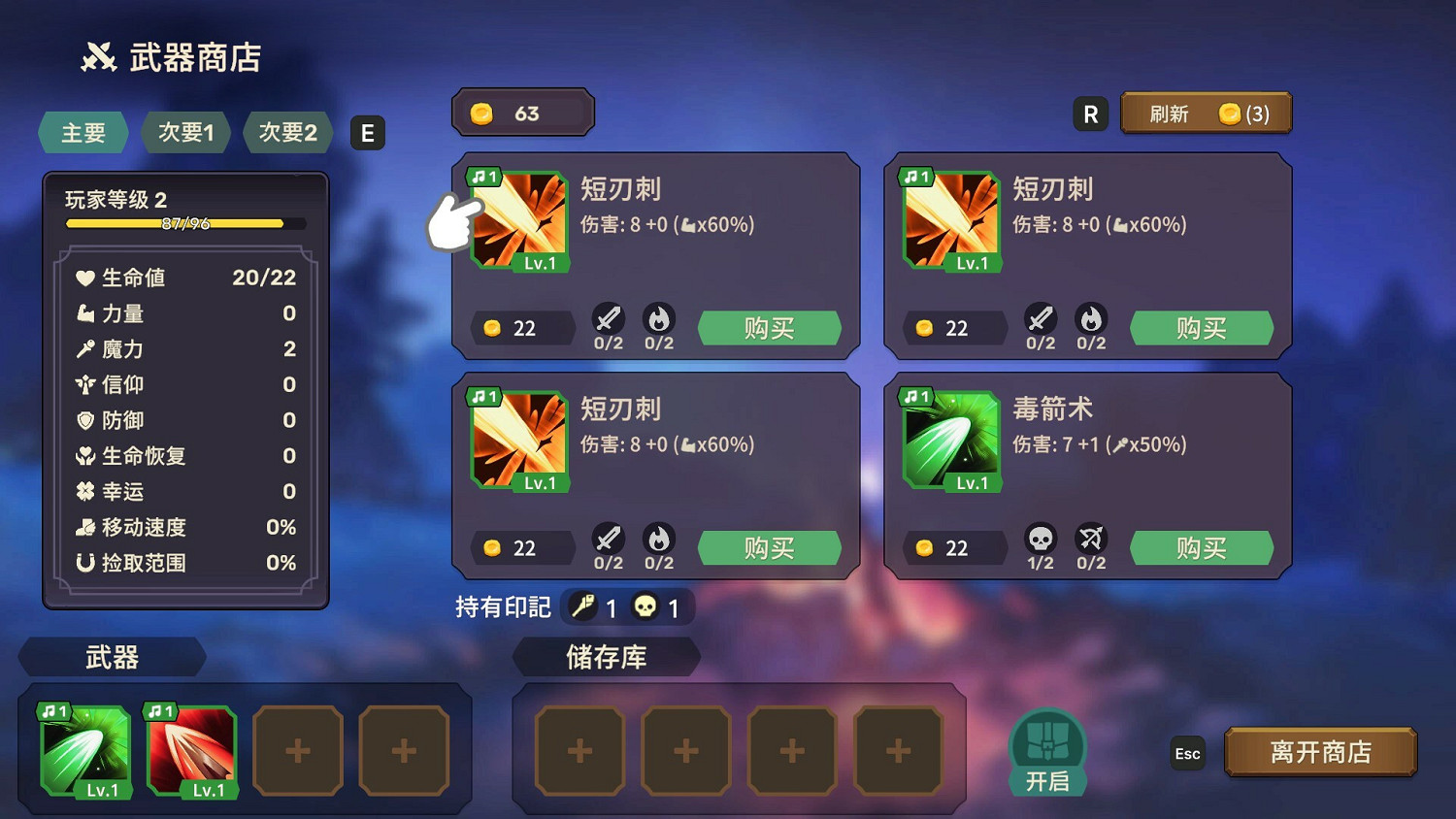Switch to the 次要2 tab
The height and width of the screenshot is (819, 1456).
[x=287, y=133]
